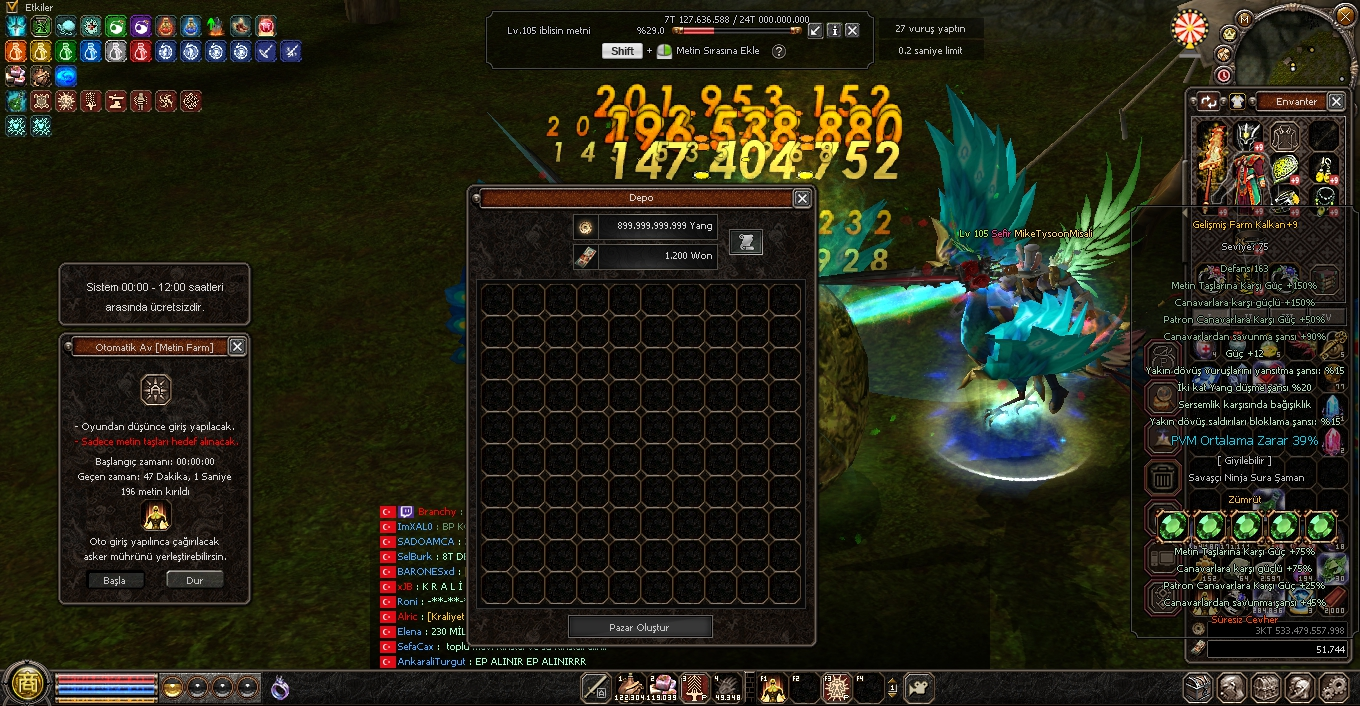Open the target info button

(834, 31)
